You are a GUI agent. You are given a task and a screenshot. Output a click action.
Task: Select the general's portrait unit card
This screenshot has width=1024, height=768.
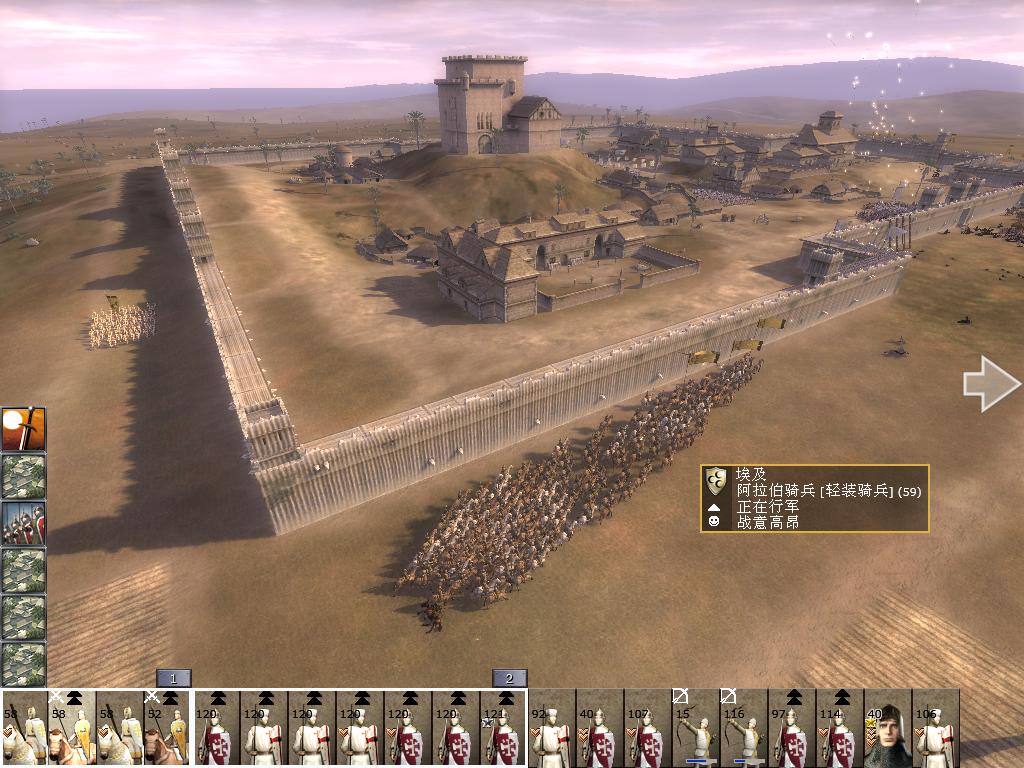tap(887, 728)
